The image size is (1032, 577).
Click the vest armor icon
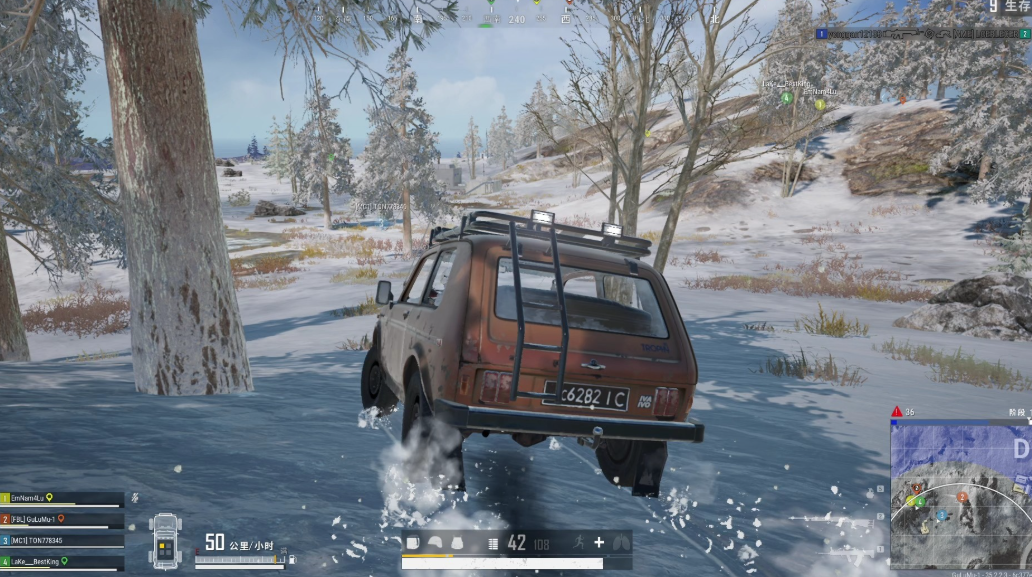point(457,543)
